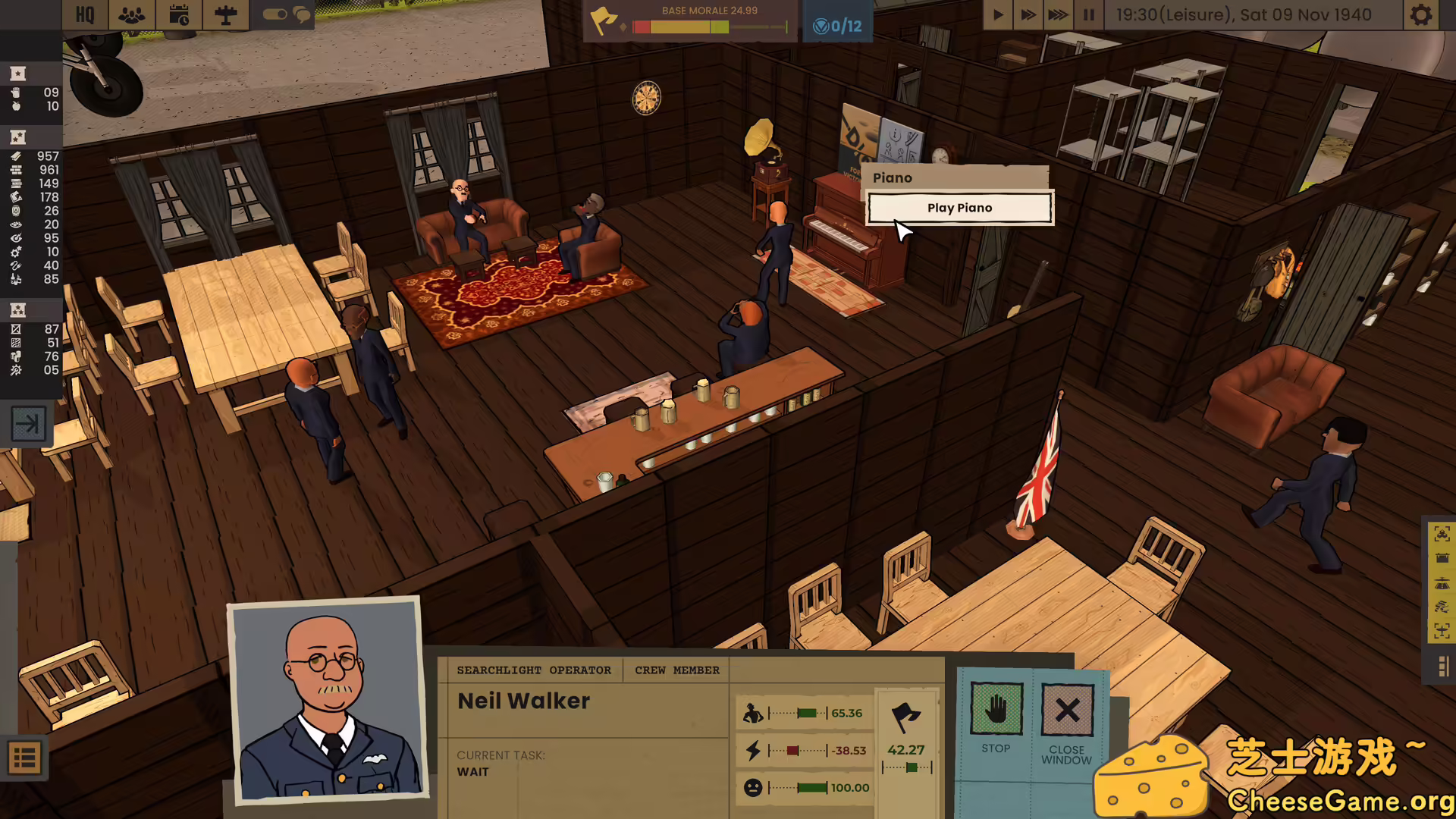The width and height of the screenshot is (1456, 819).
Task: Click the crew focus icon in right panel
Action: tap(1441, 533)
